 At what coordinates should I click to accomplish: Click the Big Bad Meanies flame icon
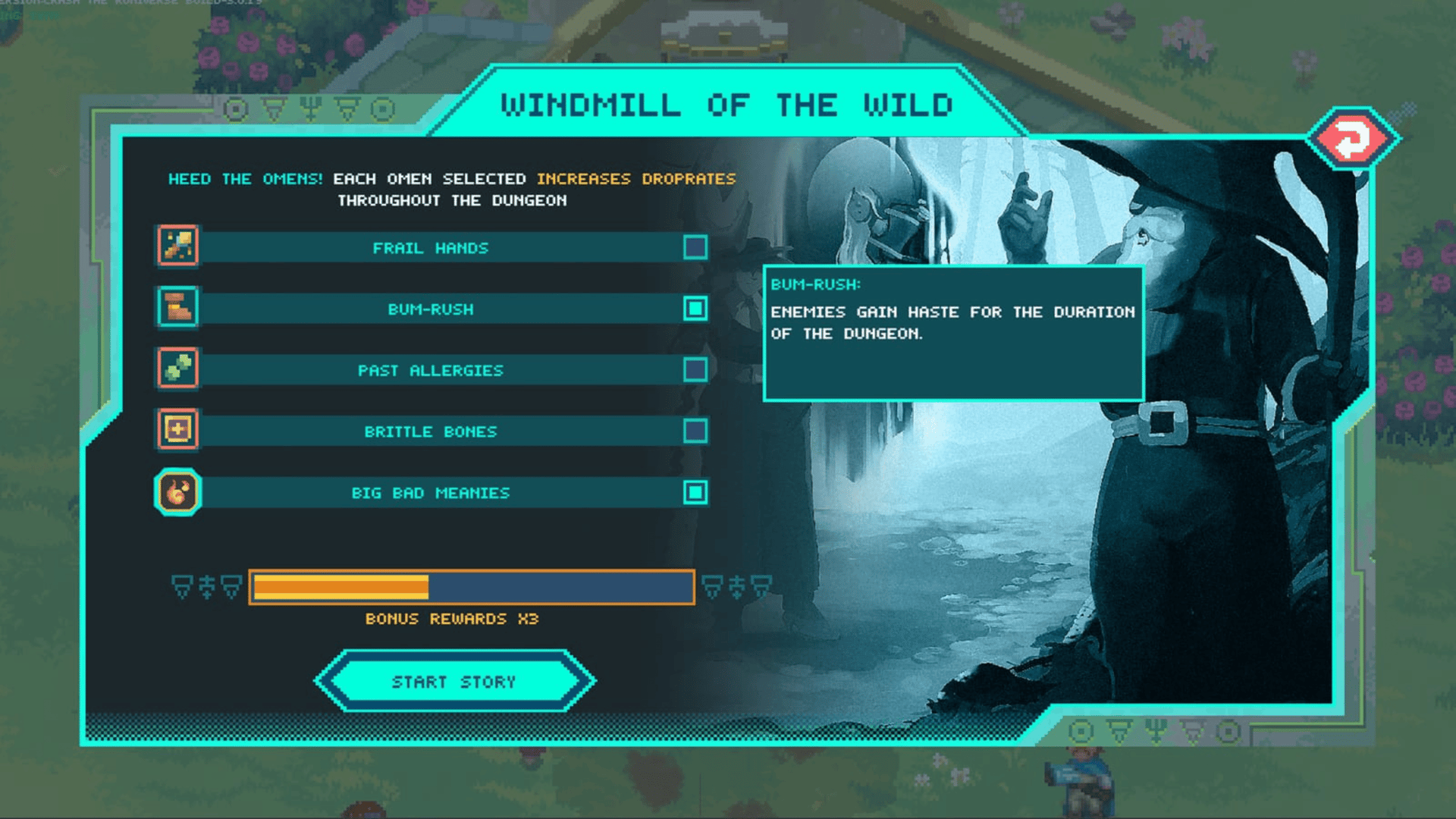pyautogui.click(x=178, y=492)
